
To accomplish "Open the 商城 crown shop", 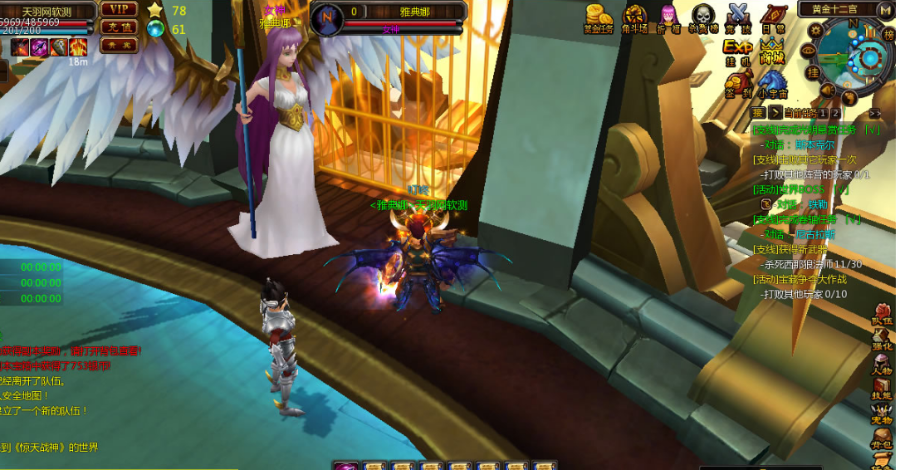I will (x=771, y=52).
